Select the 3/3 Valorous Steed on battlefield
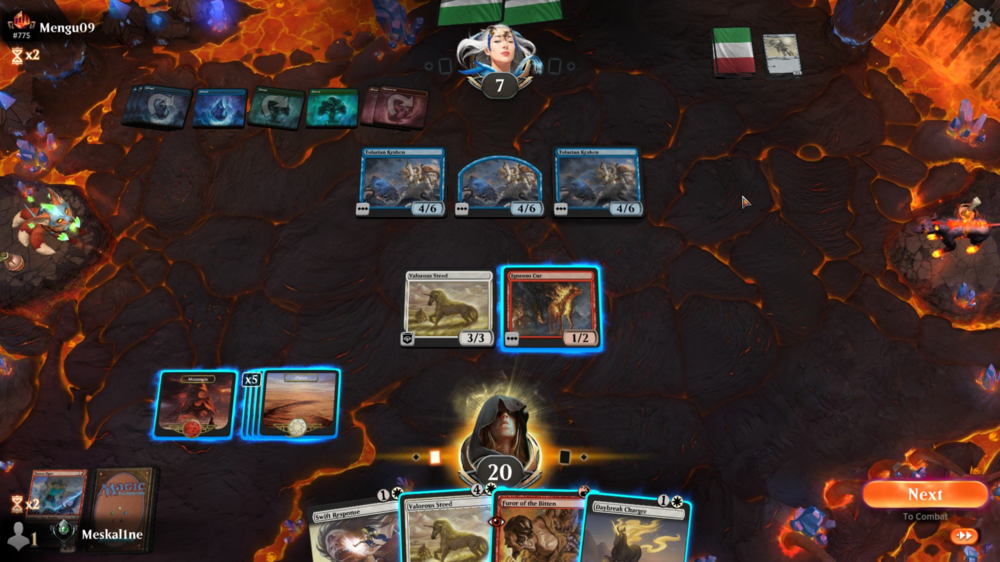 tap(449, 308)
